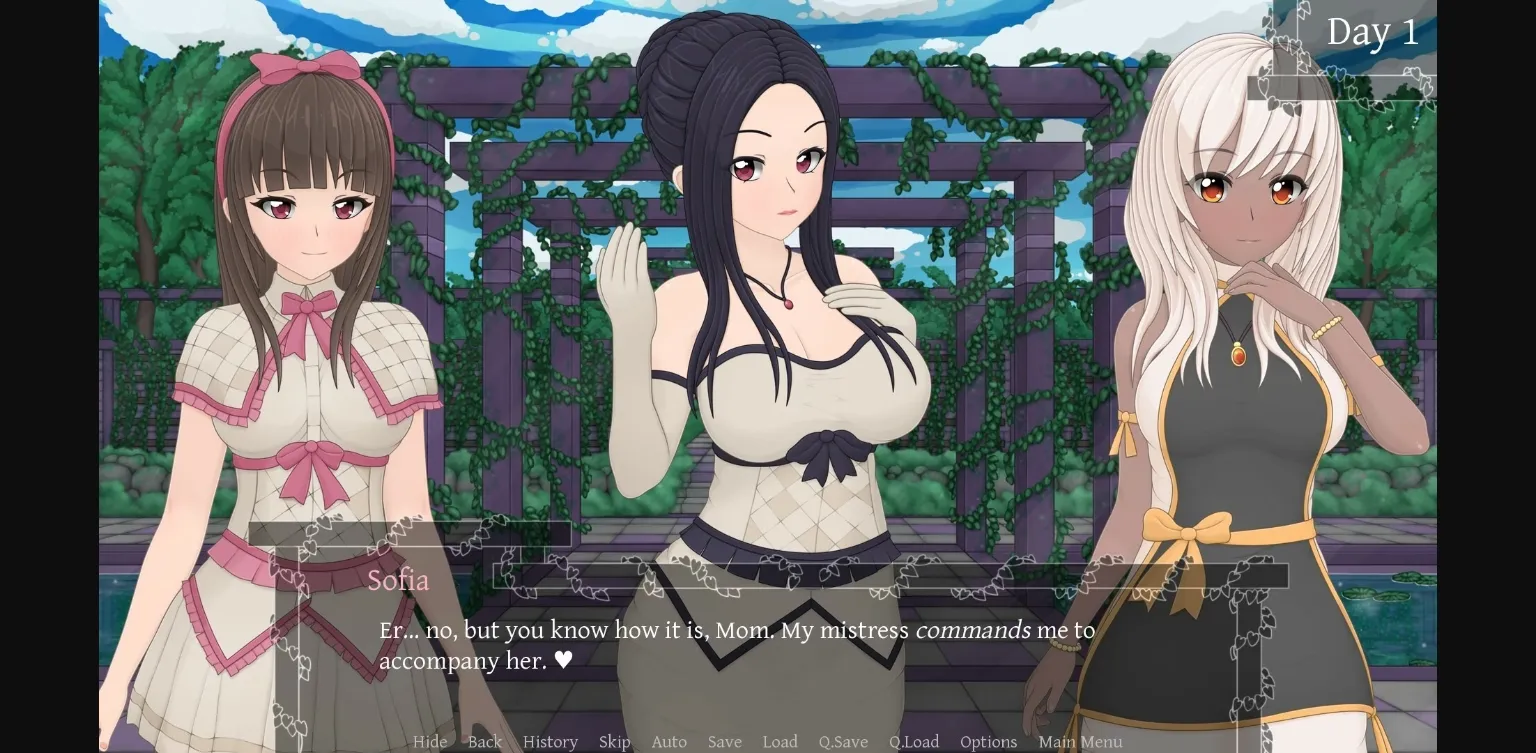Perform a Q.Save quick save
The height and width of the screenshot is (753, 1536).
point(842,742)
